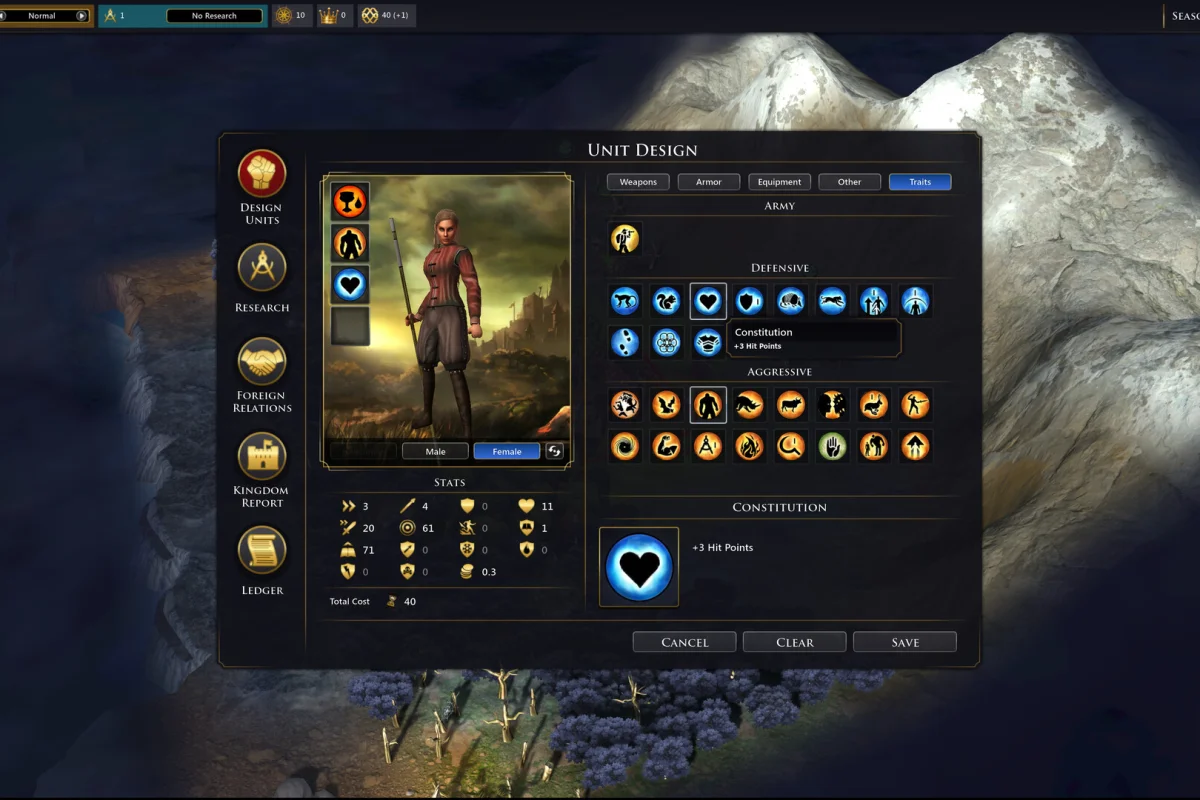Select the Equipment tab
This screenshot has width=1200, height=800.
tap(779, 182)
